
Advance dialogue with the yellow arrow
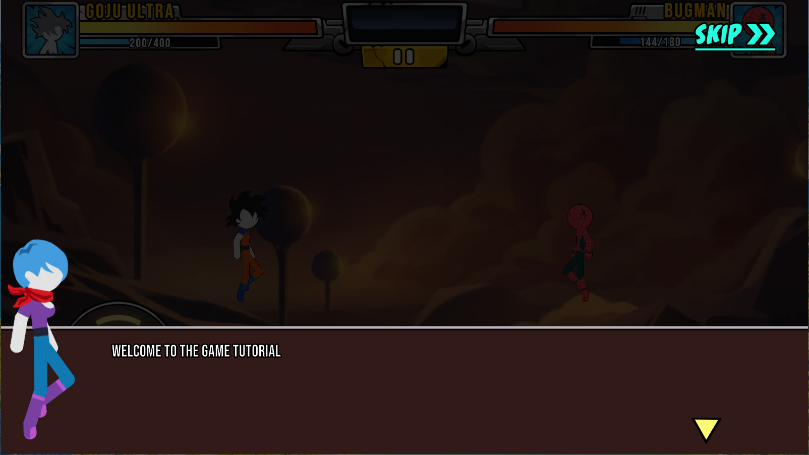(706, 429)
